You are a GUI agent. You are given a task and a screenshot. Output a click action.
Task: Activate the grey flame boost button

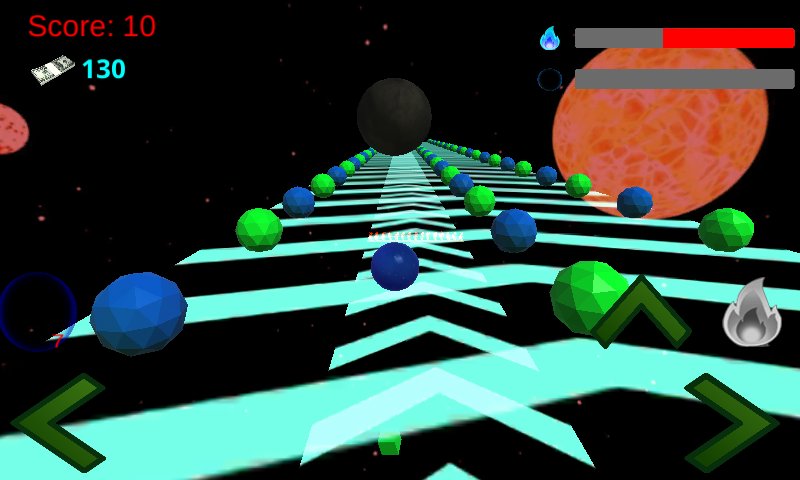[x=750, y=314]
